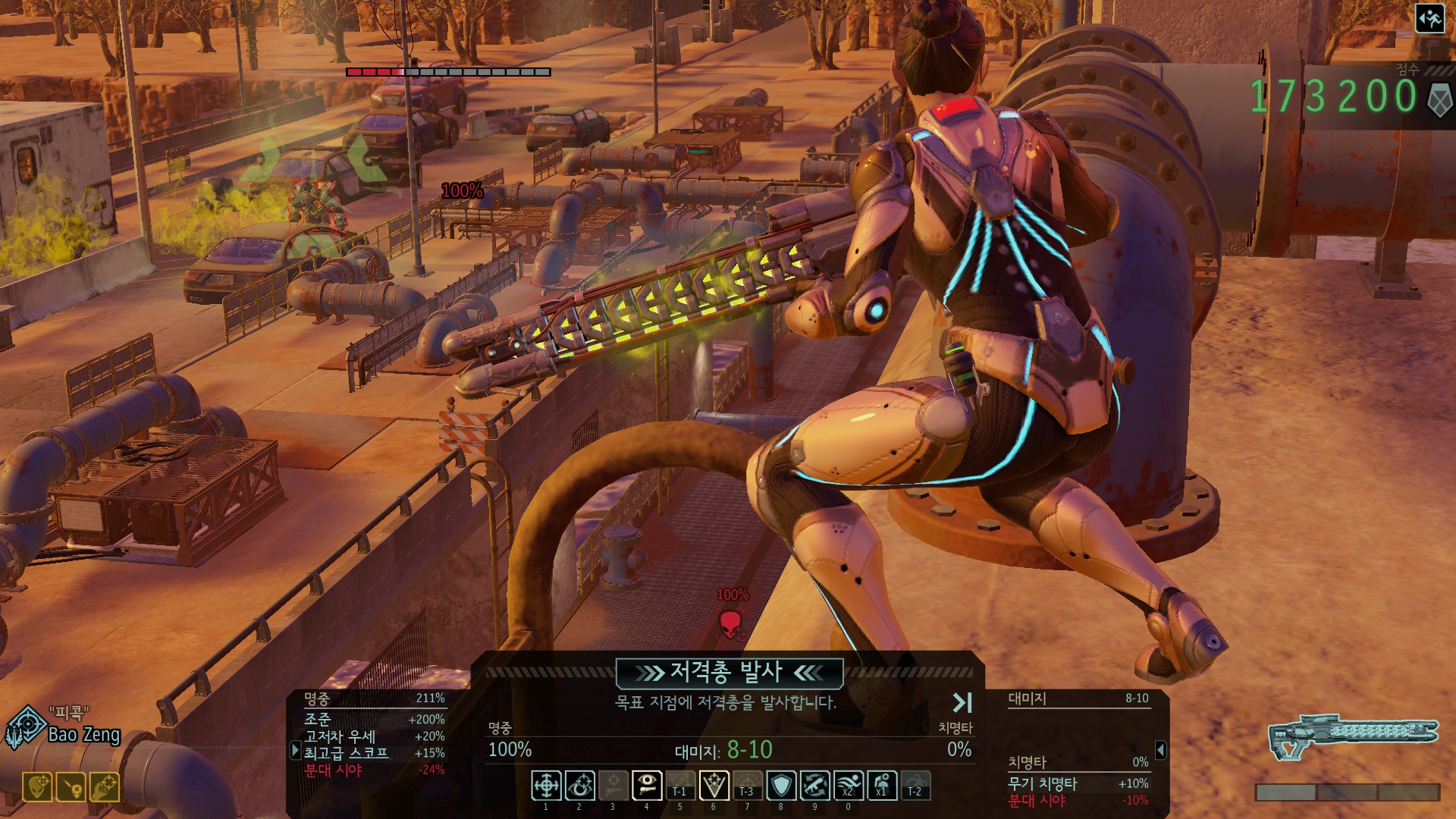Select the T-3 cooldown ability slot
1456x819 pixels.
coord(747,786)
